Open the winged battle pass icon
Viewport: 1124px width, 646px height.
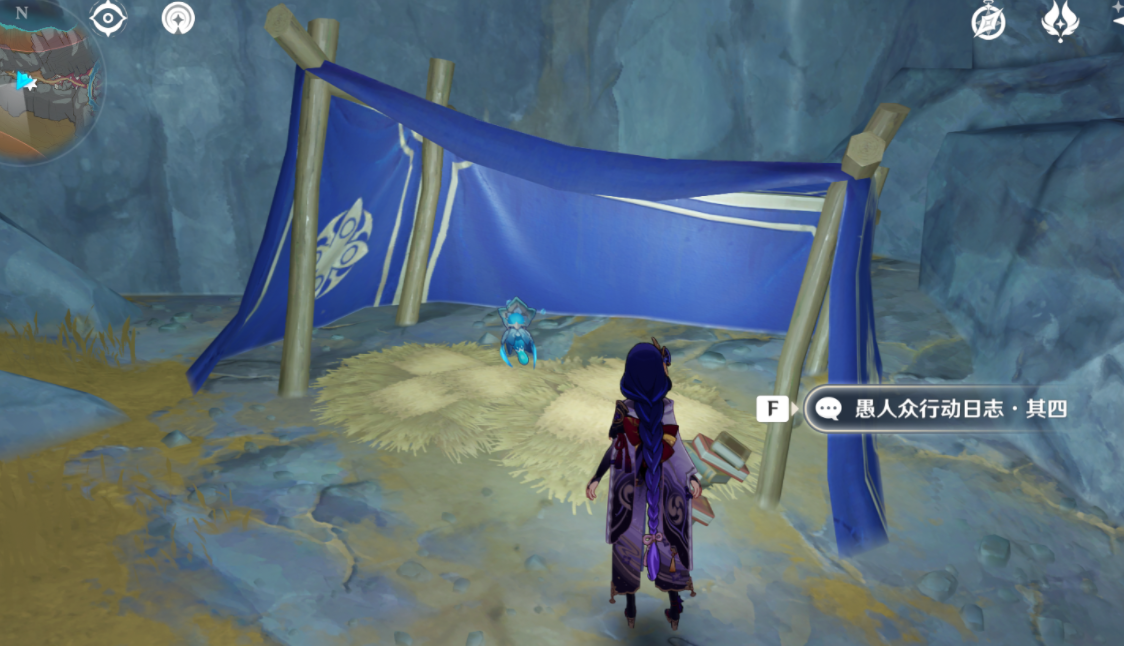pos(1059,20)
